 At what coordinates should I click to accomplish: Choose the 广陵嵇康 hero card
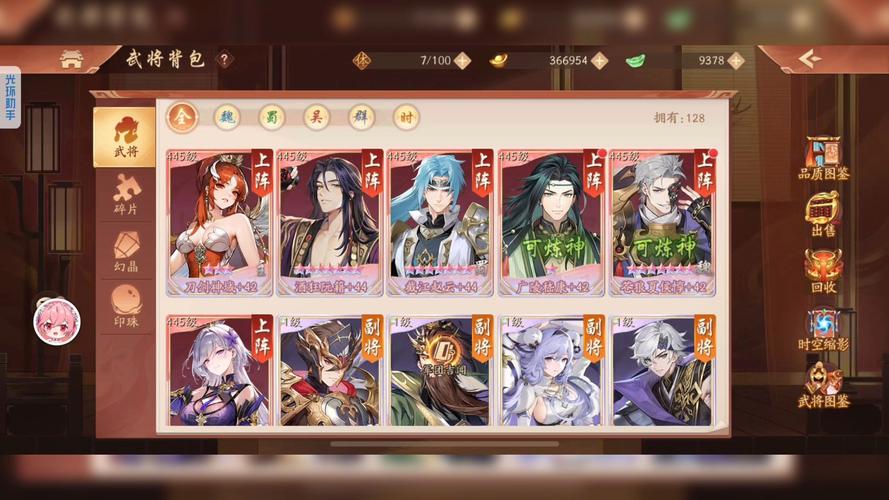tap(551, 223)
